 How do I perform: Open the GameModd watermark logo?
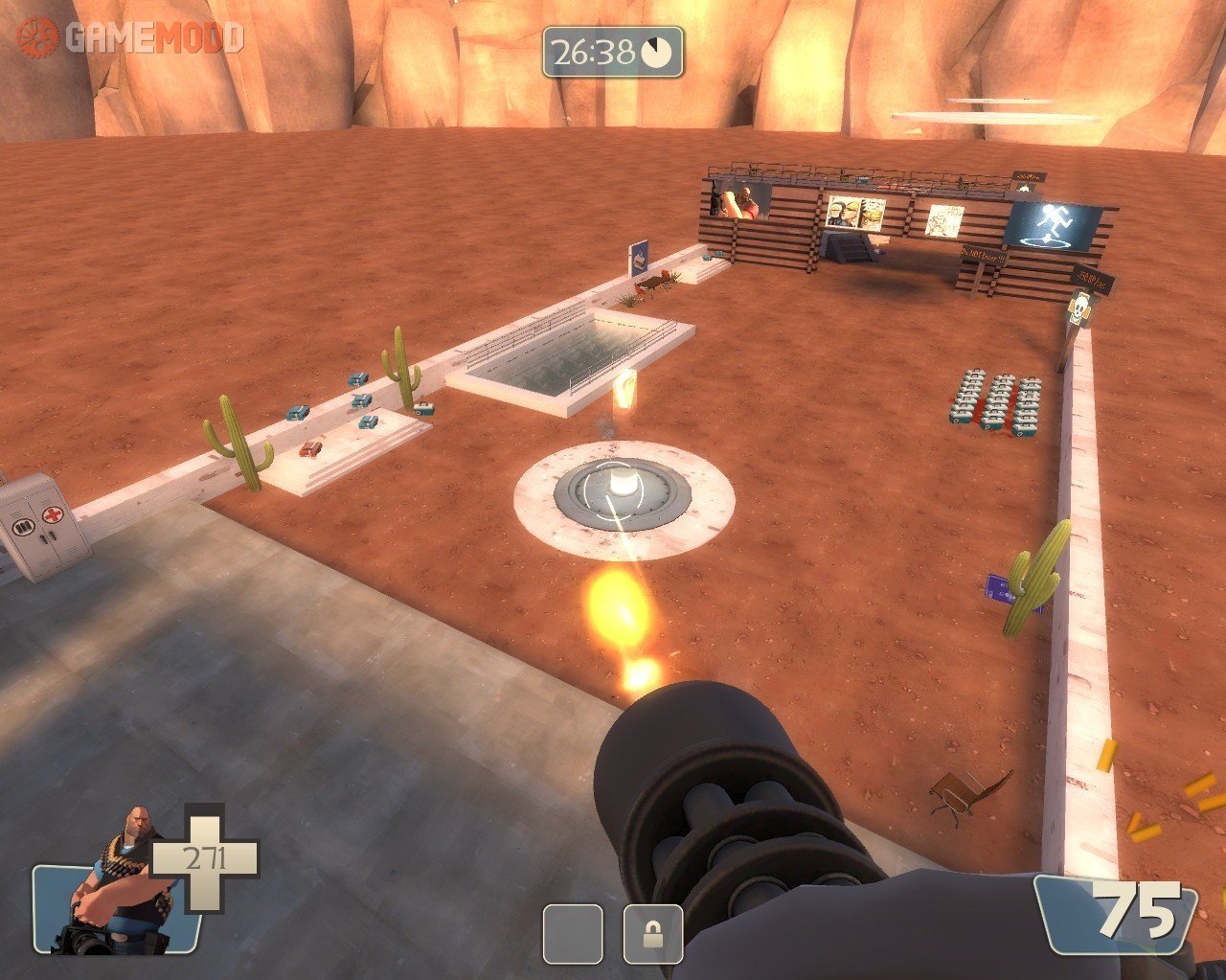[x=130, y=37]
